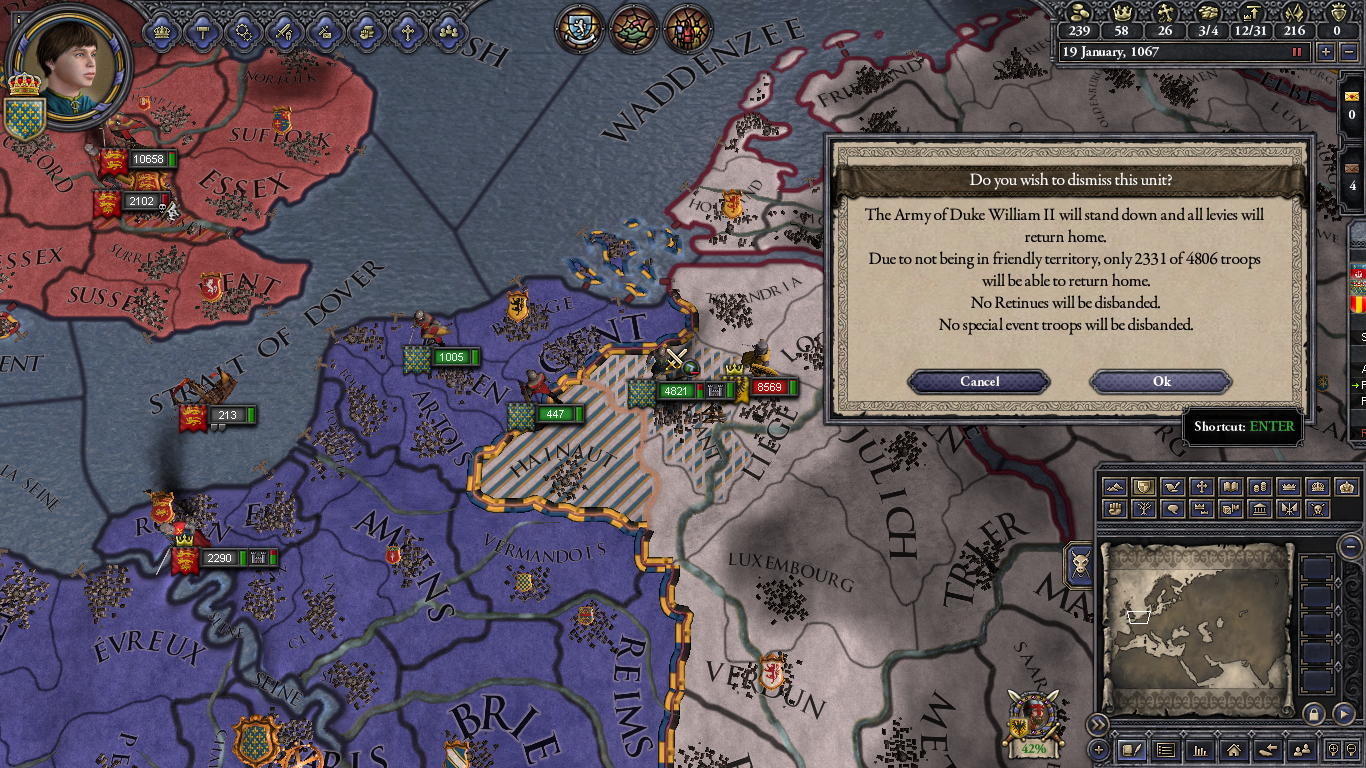Viewport: 1366px width, 768px height.
Task: Go to your capital with the home icon
Action: (x=1233, y=749)
